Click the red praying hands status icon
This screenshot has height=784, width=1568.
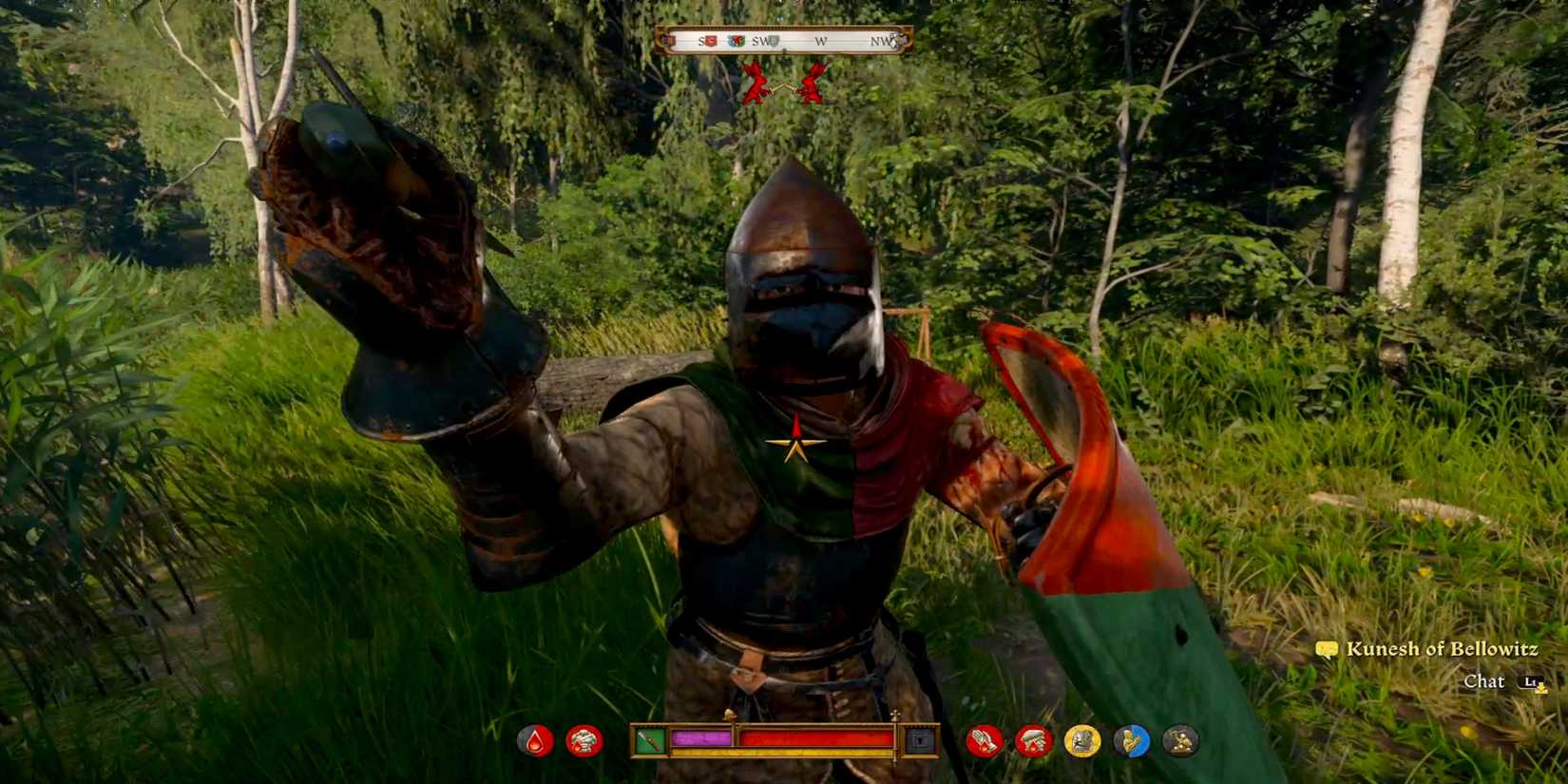point(986,739)
